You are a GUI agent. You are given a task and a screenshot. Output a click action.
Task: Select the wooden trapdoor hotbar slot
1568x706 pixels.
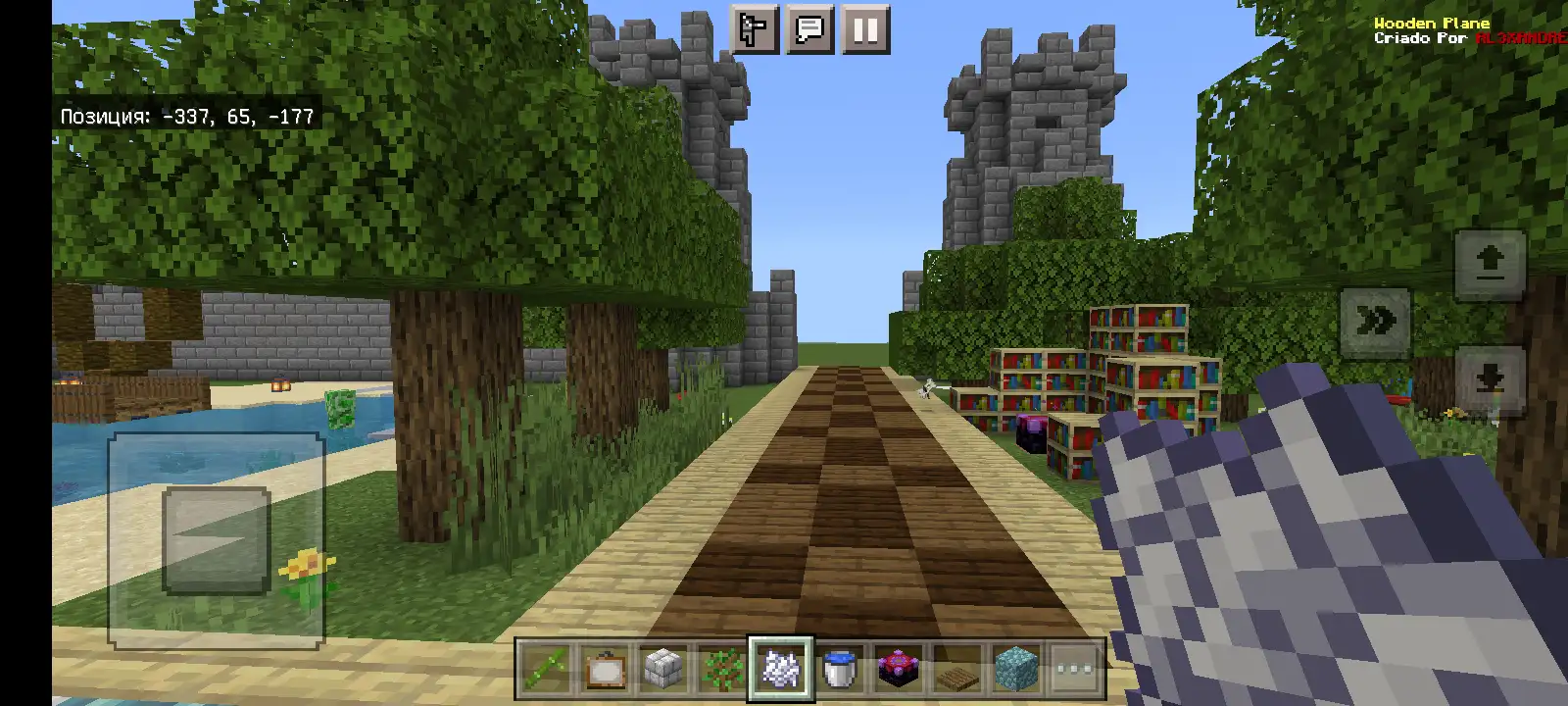[957, 670]
